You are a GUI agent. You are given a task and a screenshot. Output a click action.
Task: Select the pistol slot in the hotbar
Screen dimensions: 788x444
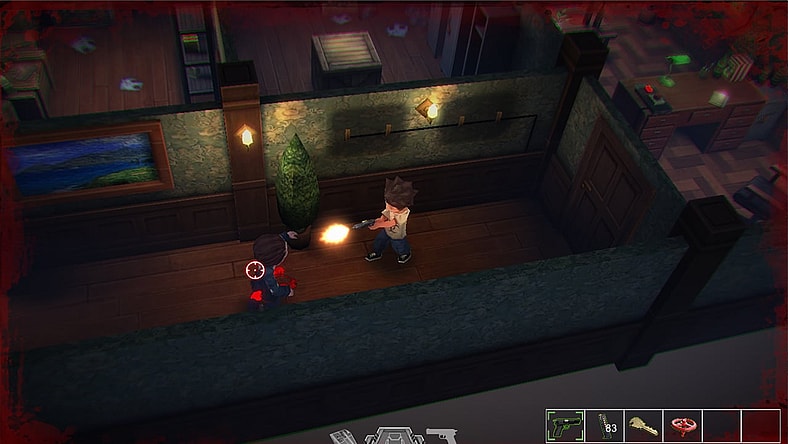[x=565, y=425]
